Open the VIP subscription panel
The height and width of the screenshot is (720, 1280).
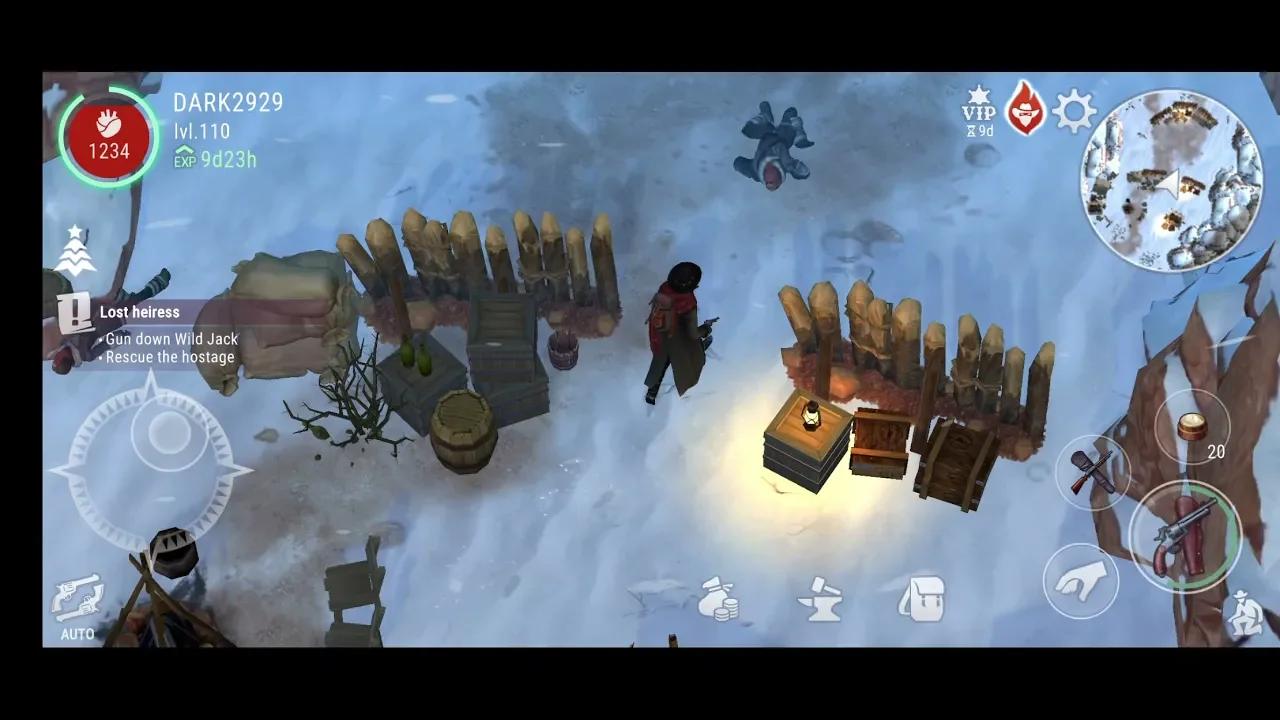tap(981, 110)
